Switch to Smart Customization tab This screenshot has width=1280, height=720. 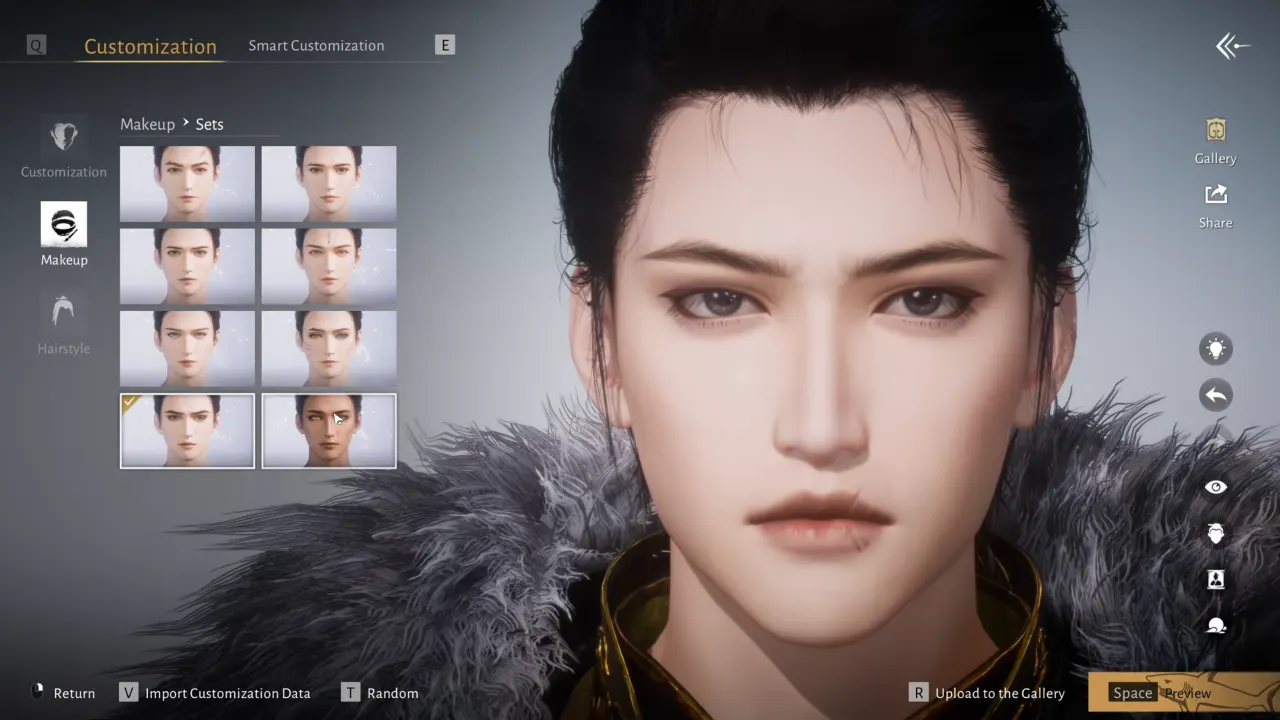[316, 45]
